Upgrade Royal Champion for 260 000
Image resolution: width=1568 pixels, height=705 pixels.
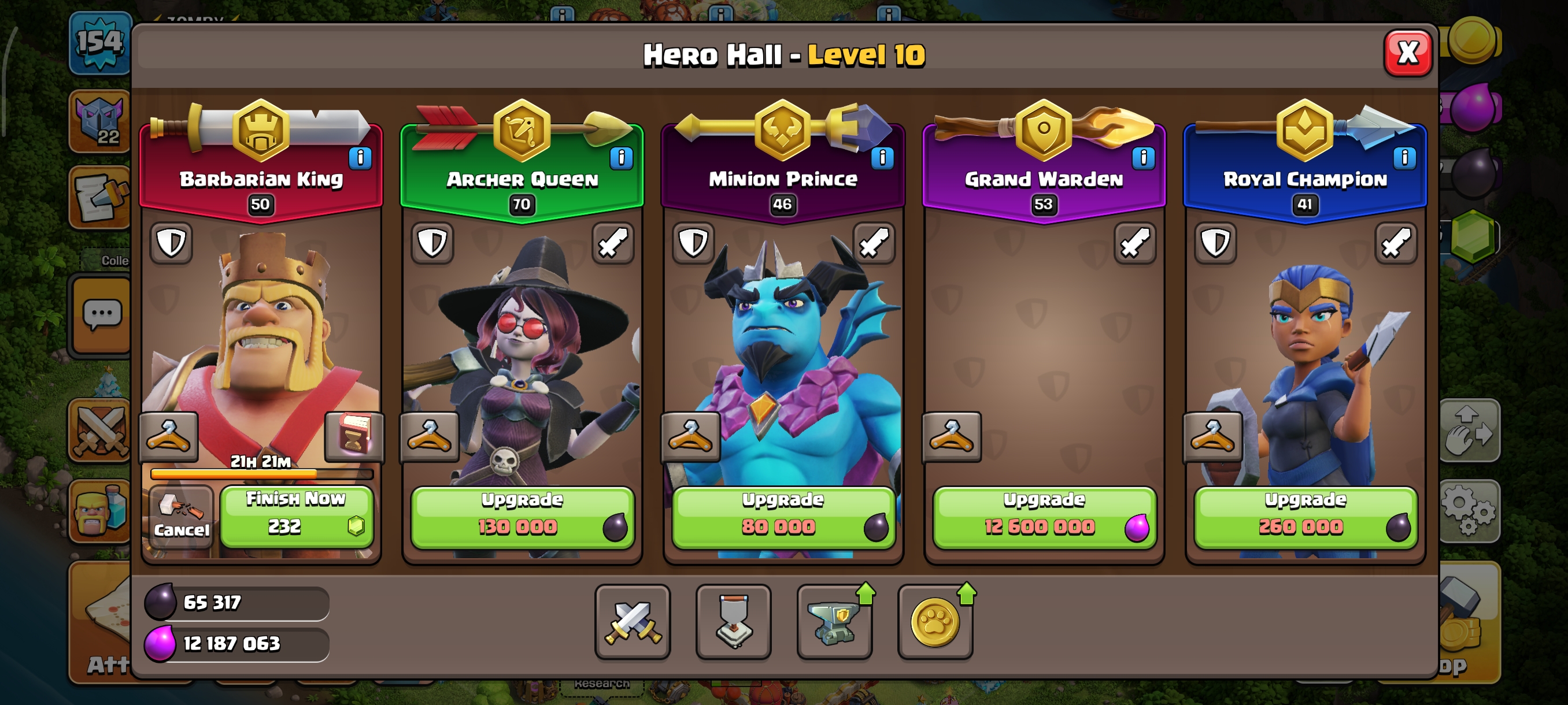click(1305, 517)
